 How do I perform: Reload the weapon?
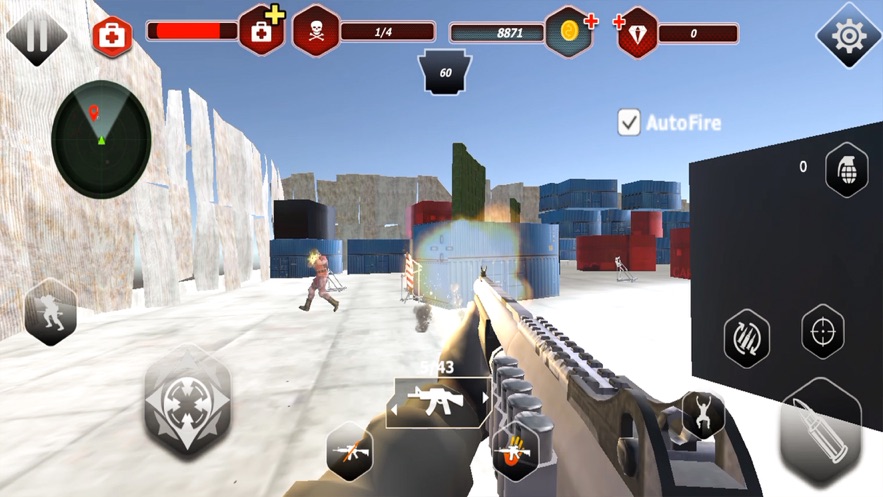coord(746,338)
